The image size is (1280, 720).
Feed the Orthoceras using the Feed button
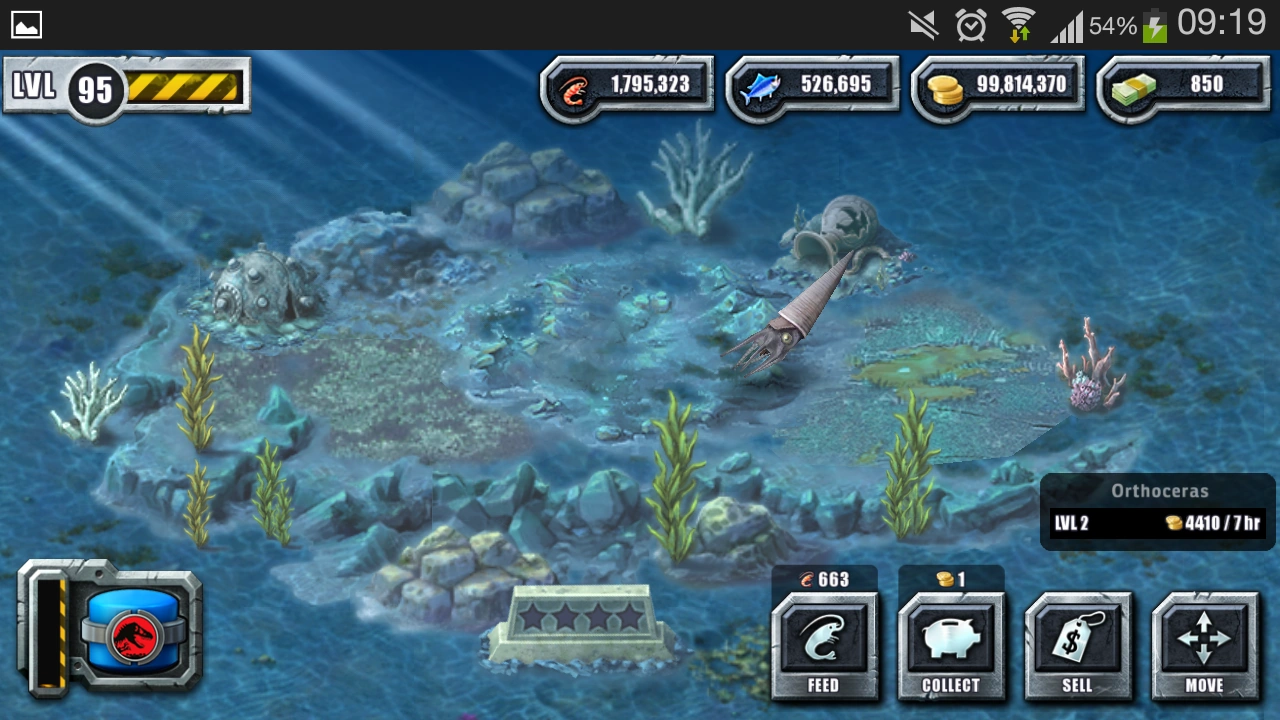[x=823, y=645]
